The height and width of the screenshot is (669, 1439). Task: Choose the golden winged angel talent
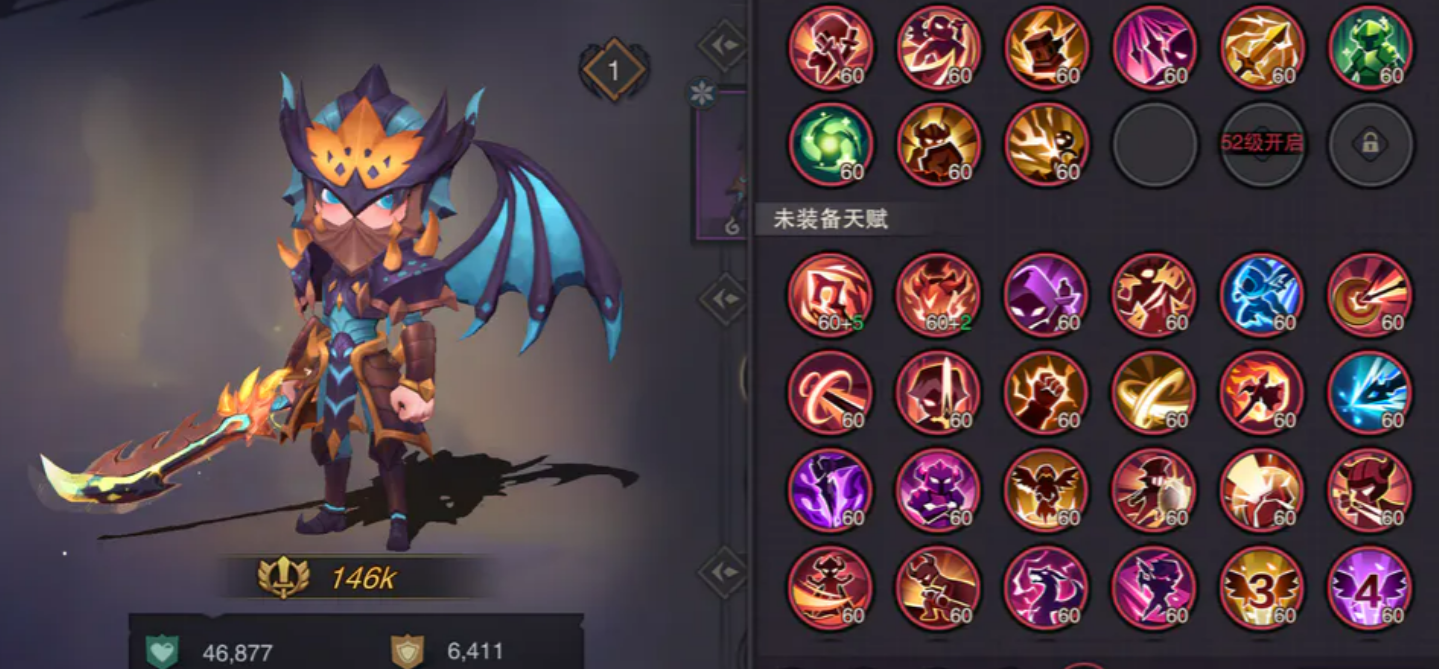coord(1046,490)
